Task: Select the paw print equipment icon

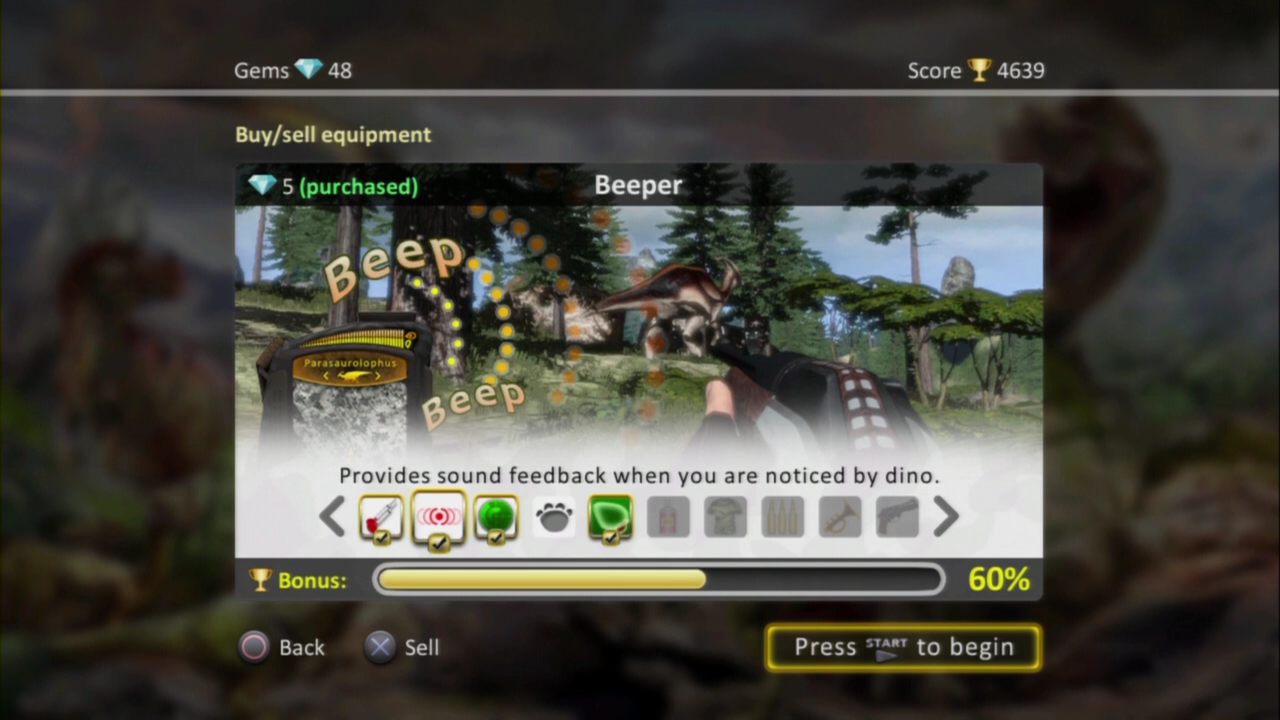Action: point(553,517)
